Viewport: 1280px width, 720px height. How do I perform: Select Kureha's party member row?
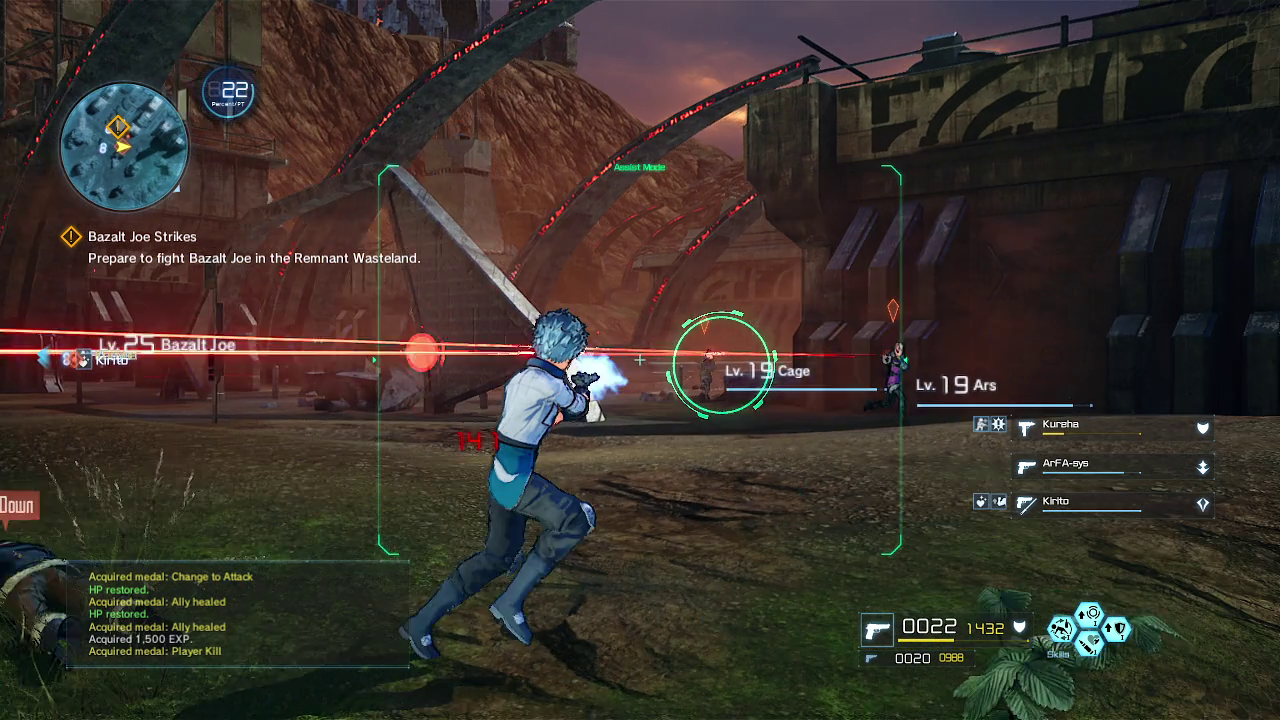[1112, 428]
